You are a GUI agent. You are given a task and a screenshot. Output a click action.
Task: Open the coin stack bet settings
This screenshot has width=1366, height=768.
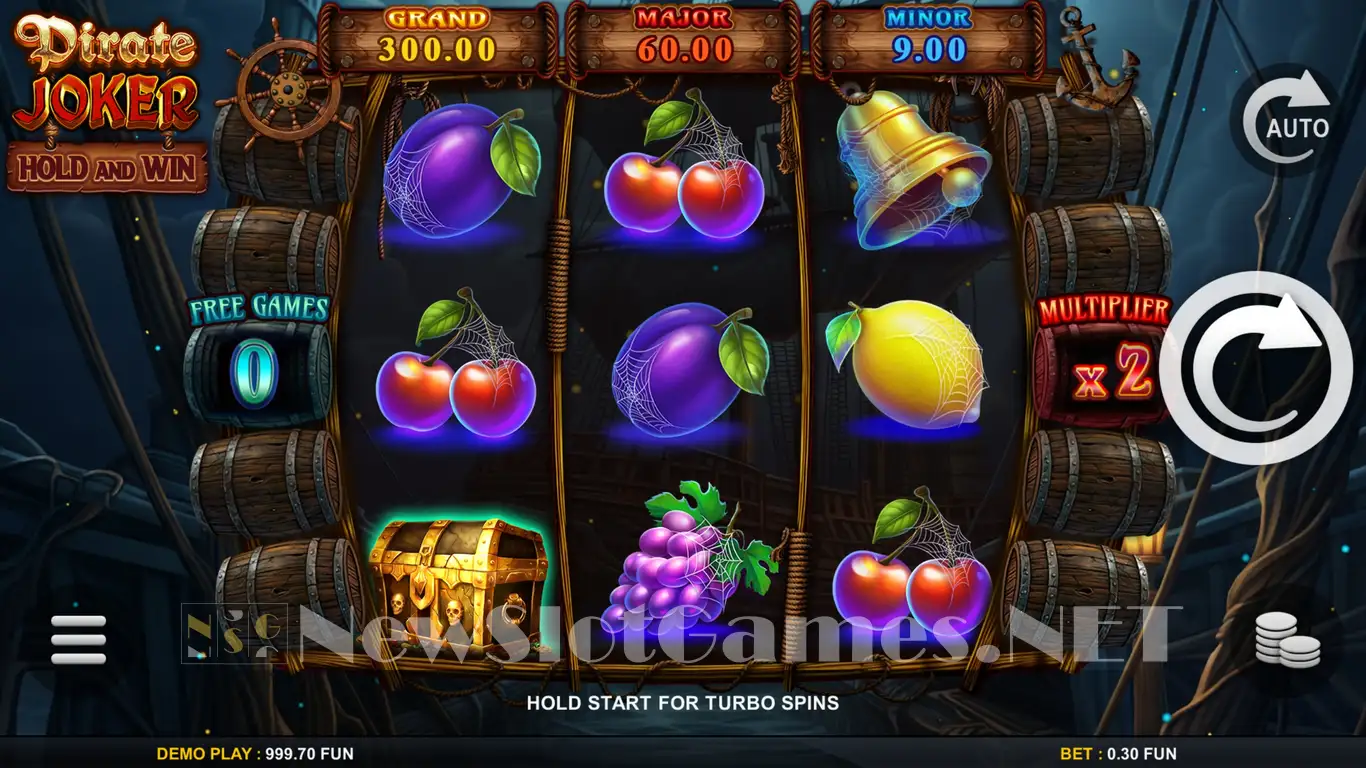tap(1287, 639)
